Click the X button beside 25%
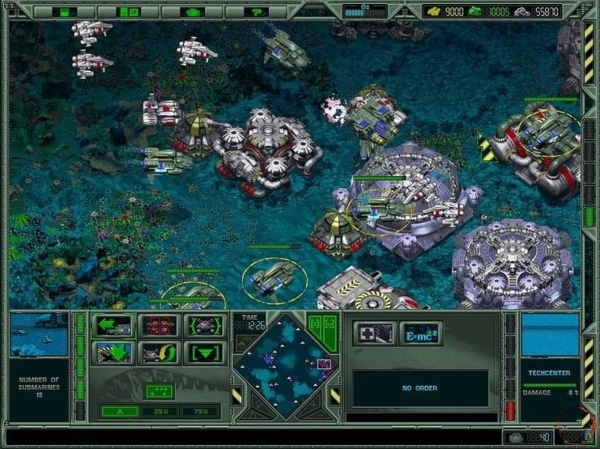 point(118,410)
